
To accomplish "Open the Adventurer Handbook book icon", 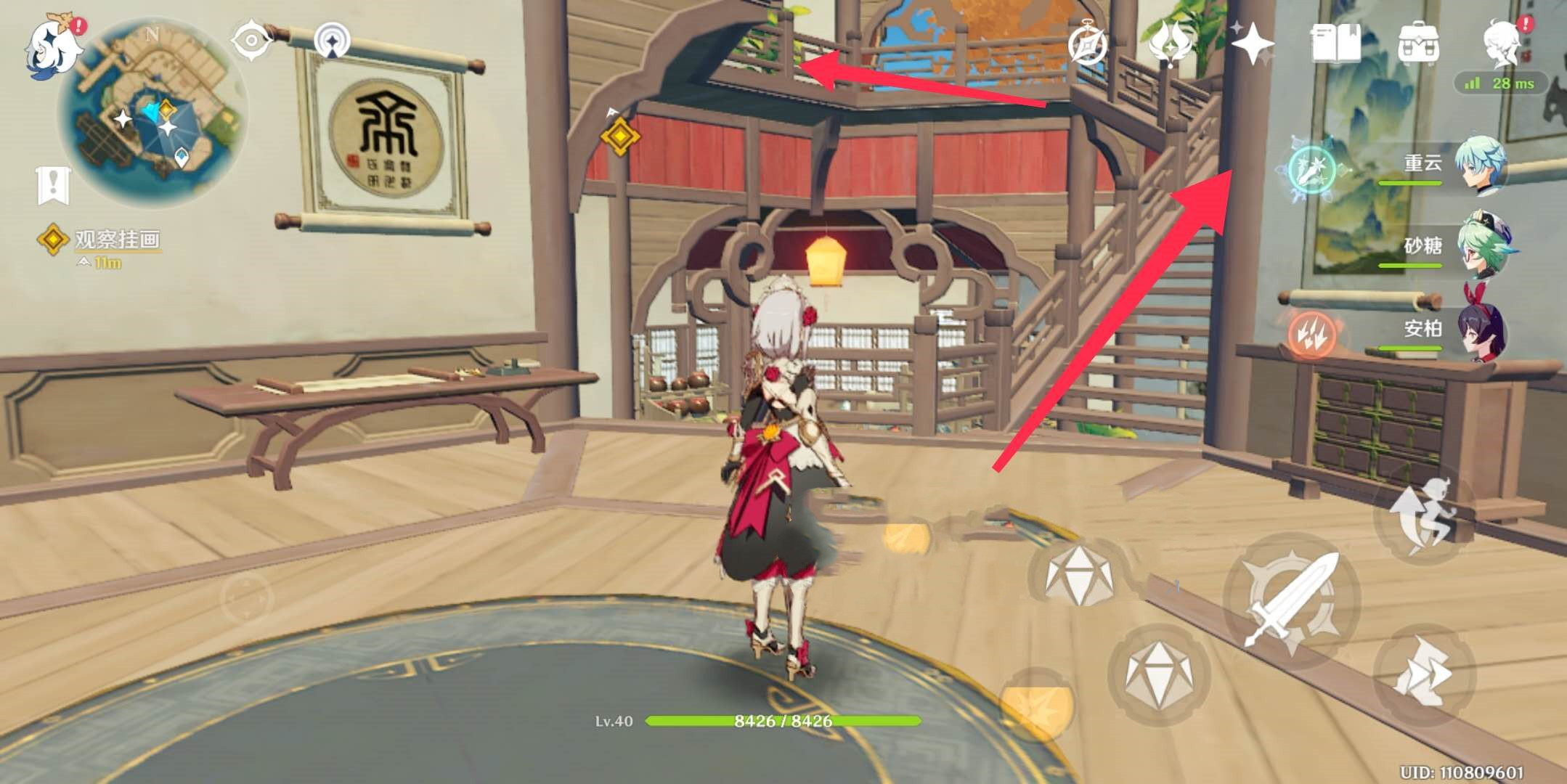I will coord(1335,44).
